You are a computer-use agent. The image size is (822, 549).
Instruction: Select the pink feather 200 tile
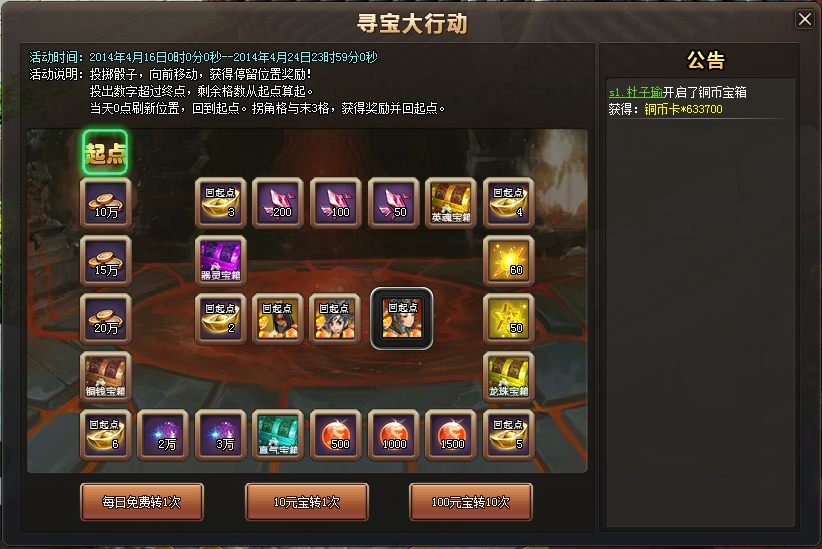278,204
